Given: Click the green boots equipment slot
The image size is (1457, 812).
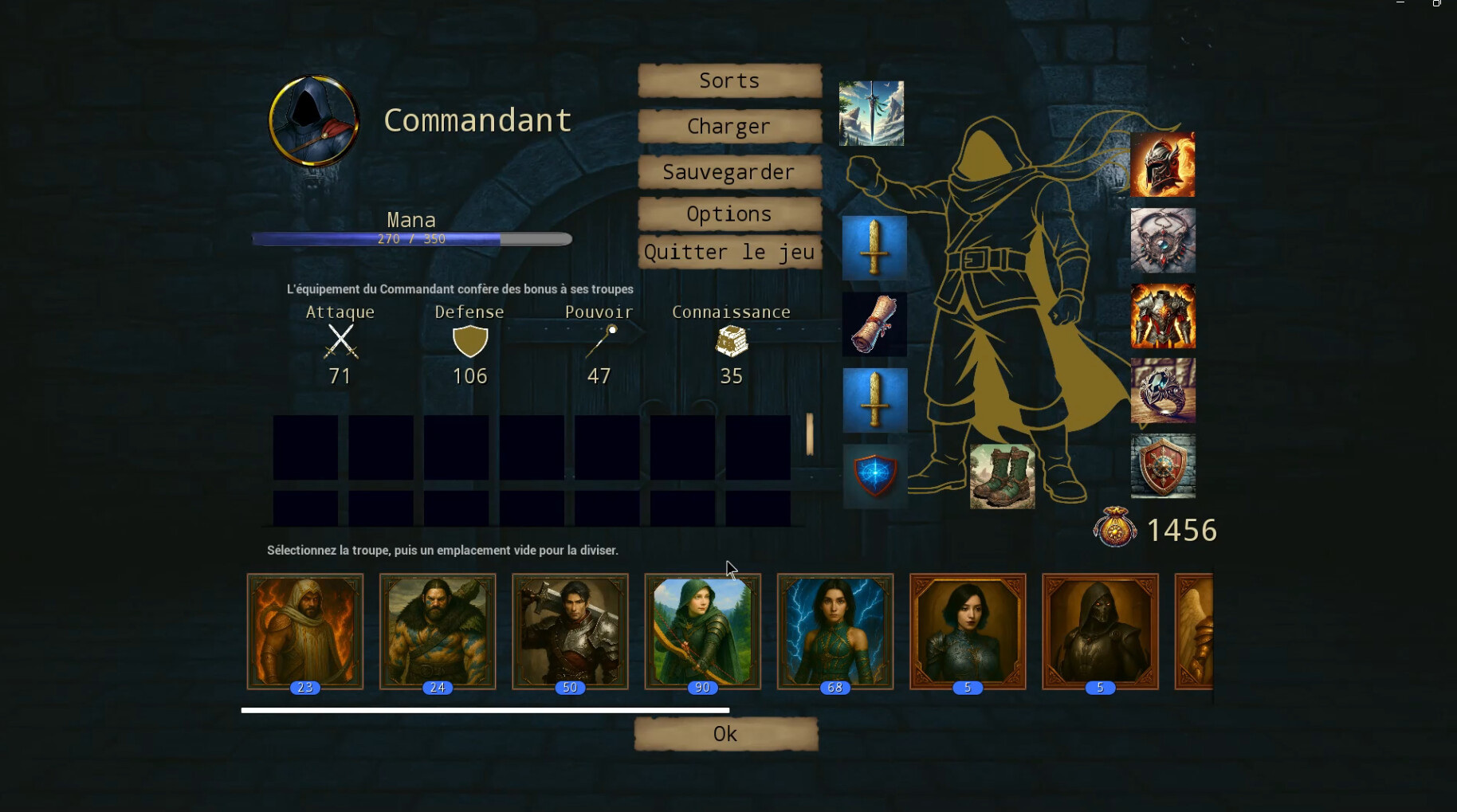Looking at the screenshot, I should pos(1002,477).
